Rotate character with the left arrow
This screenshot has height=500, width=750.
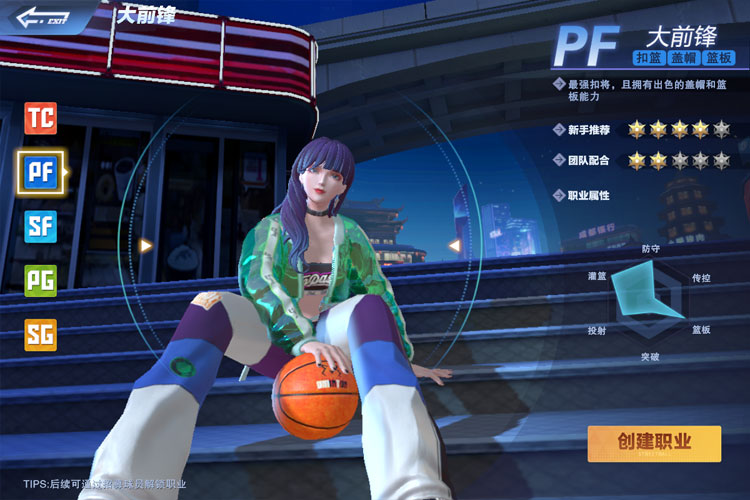(147, 245)
